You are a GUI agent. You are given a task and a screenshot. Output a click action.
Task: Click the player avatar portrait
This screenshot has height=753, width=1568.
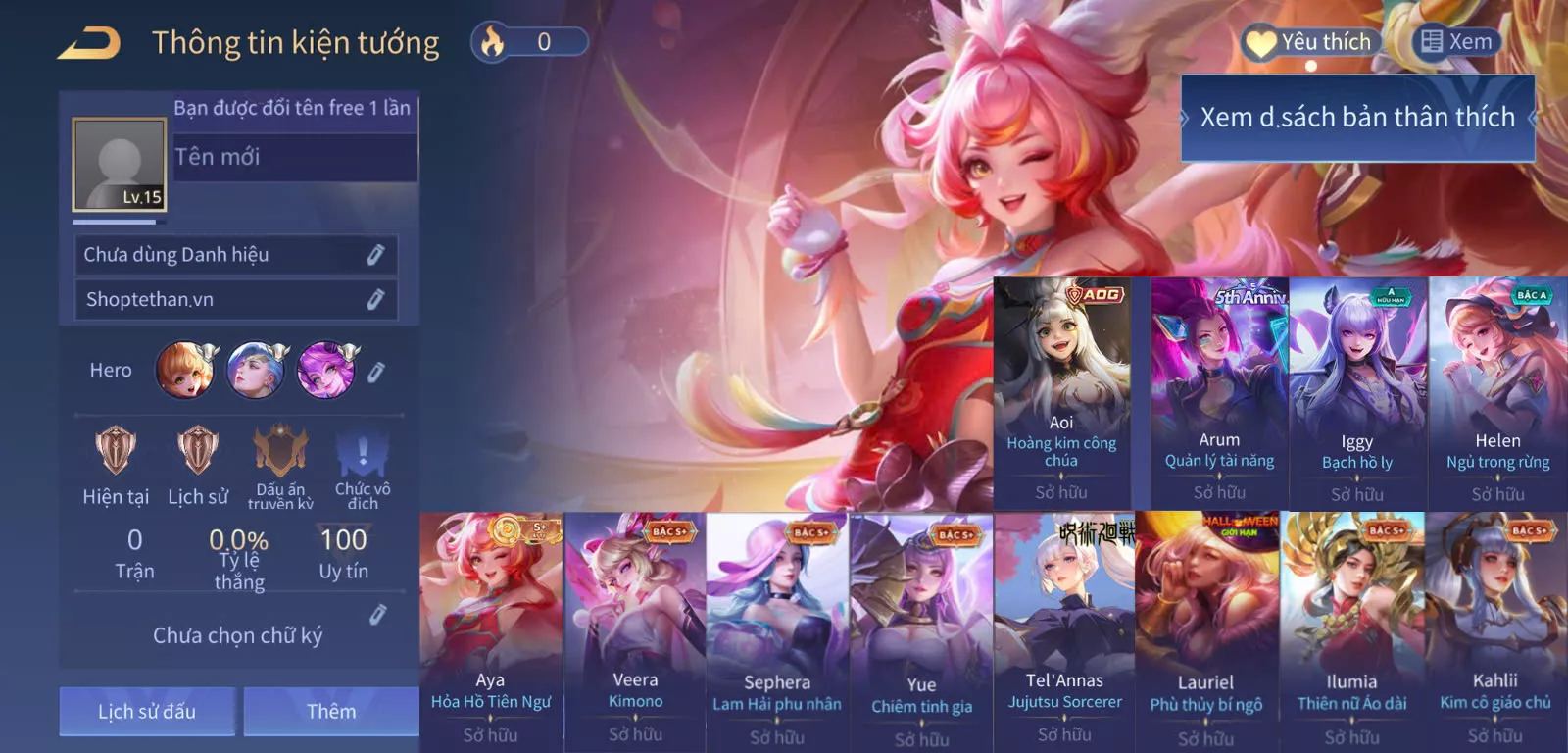coord(120,165)
